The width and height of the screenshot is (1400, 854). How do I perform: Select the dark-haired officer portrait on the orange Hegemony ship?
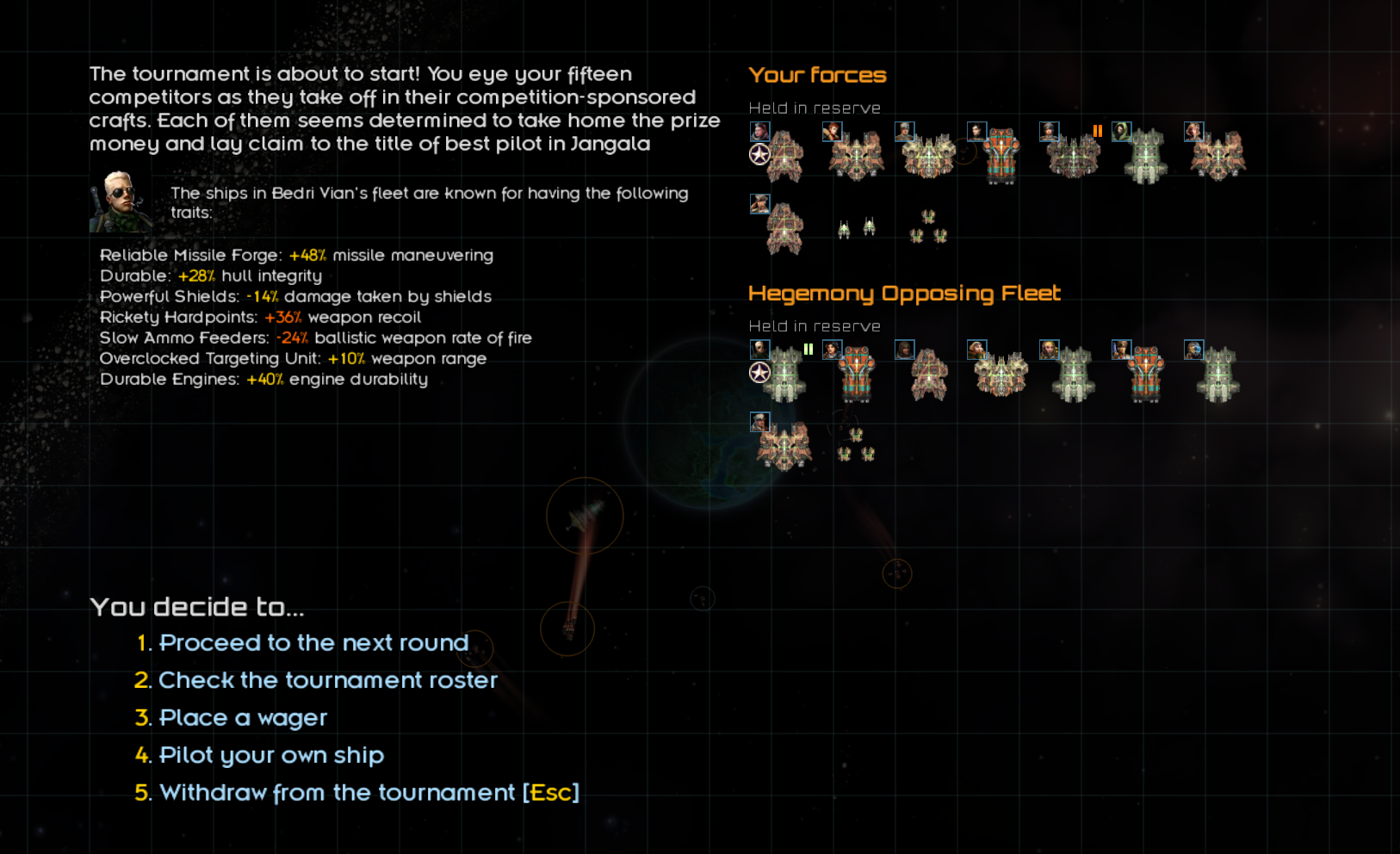pyautogui.click(x=832, y=350)
